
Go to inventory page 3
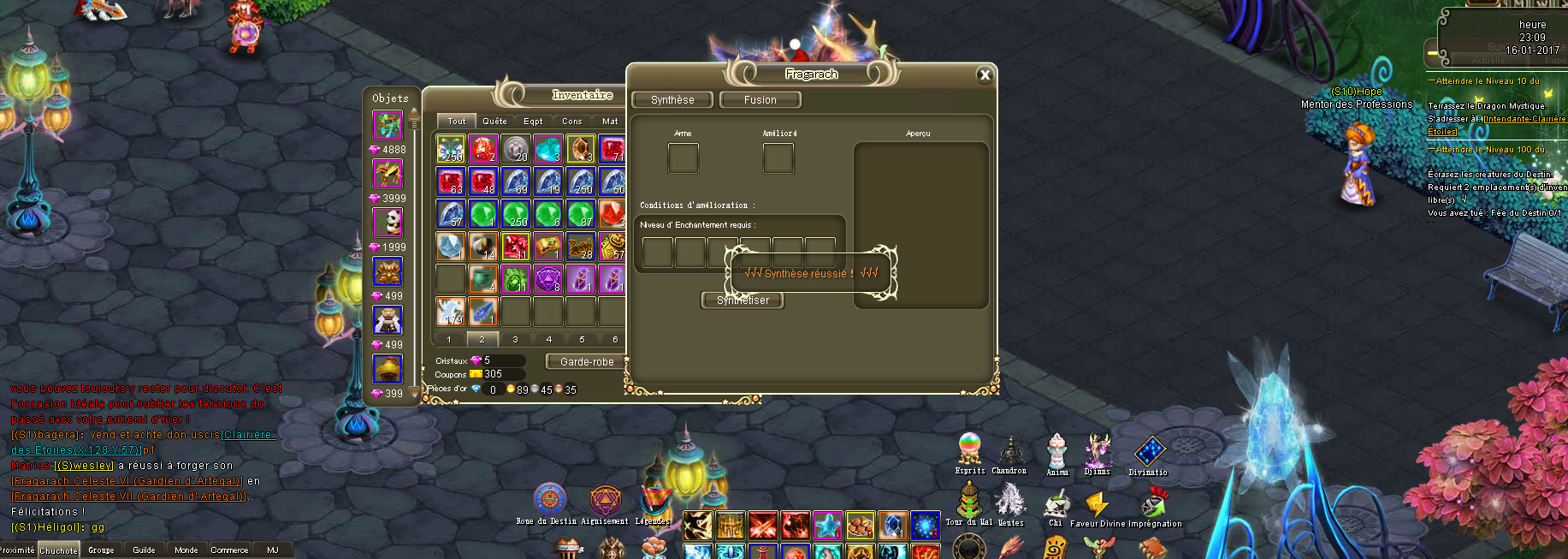pos(515,340)
